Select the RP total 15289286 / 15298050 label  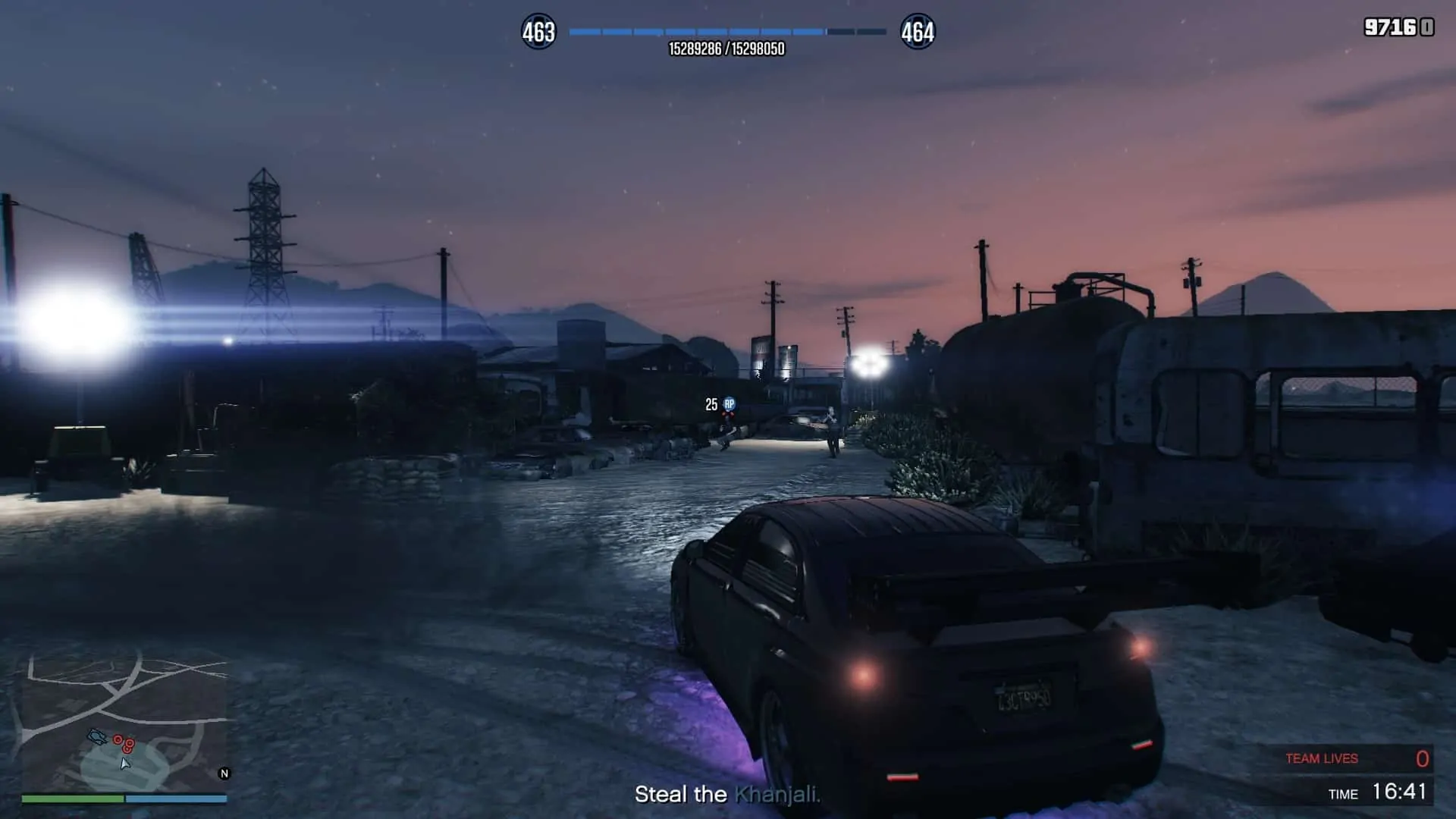coord(726,47)
